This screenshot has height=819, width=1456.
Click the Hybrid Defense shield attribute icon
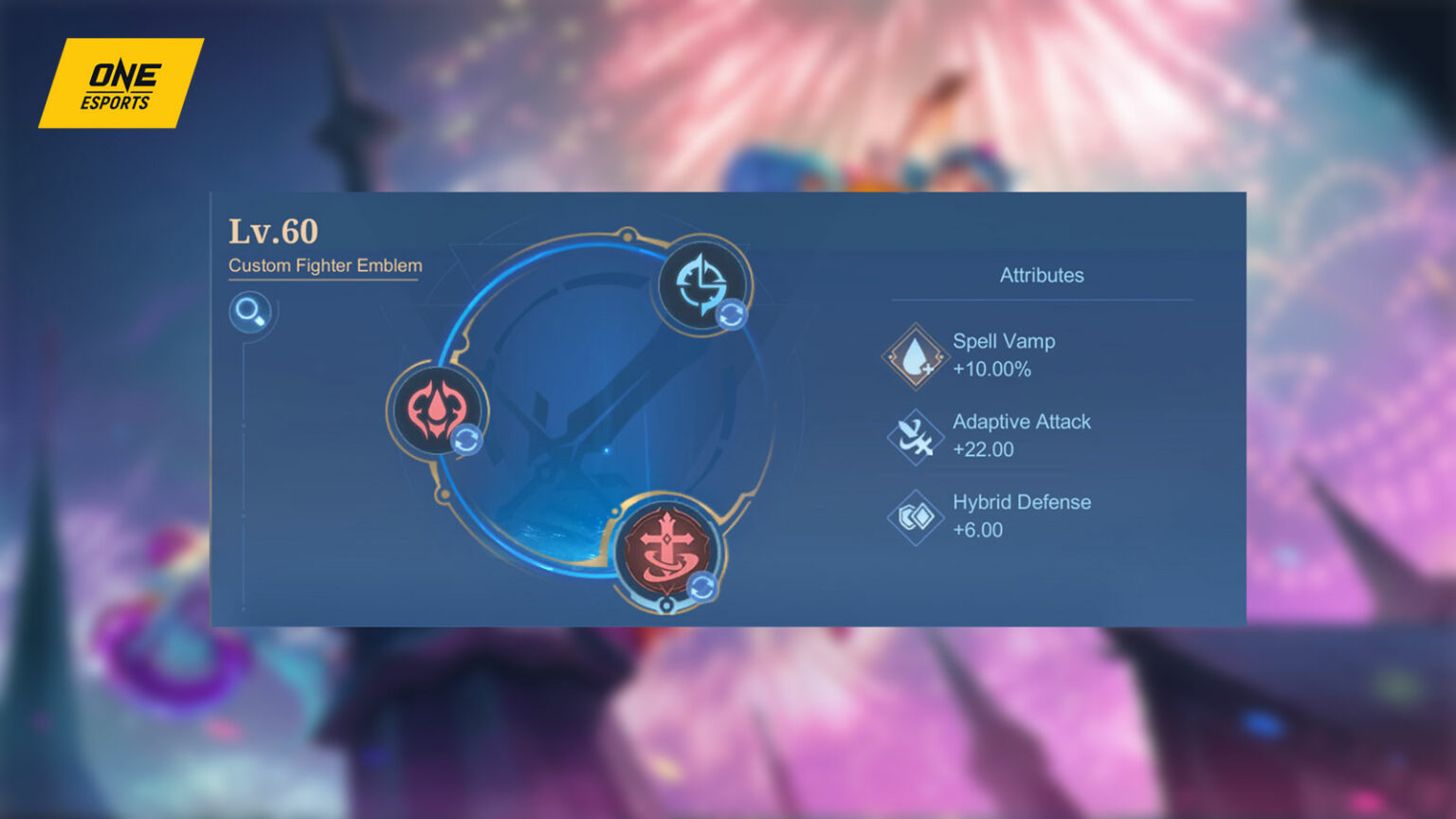pos(914,517)
